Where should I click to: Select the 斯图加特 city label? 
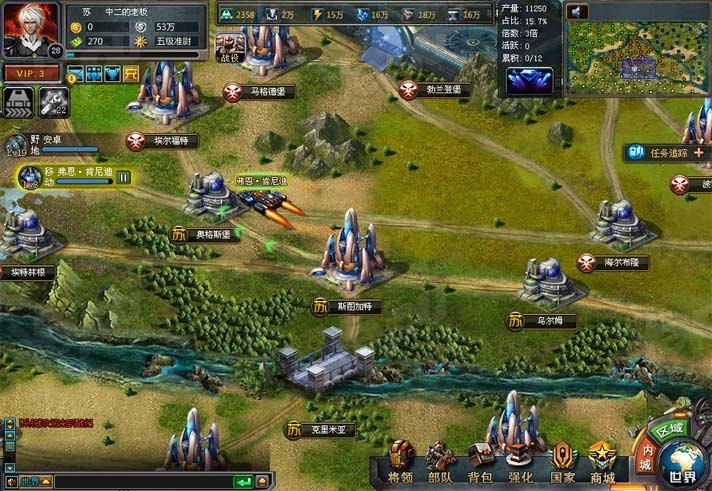345,307
